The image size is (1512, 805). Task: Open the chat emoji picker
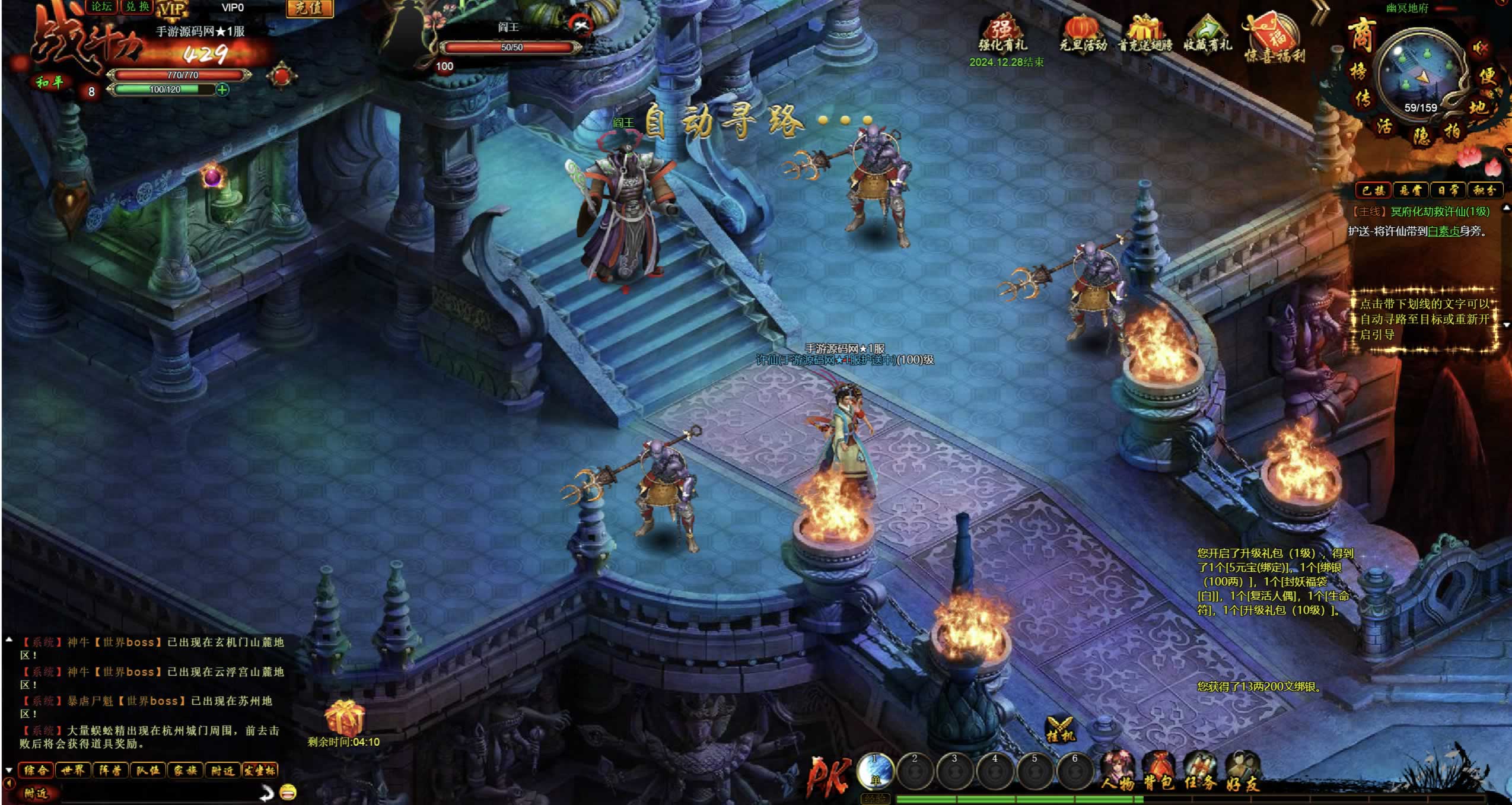[288, 792]
